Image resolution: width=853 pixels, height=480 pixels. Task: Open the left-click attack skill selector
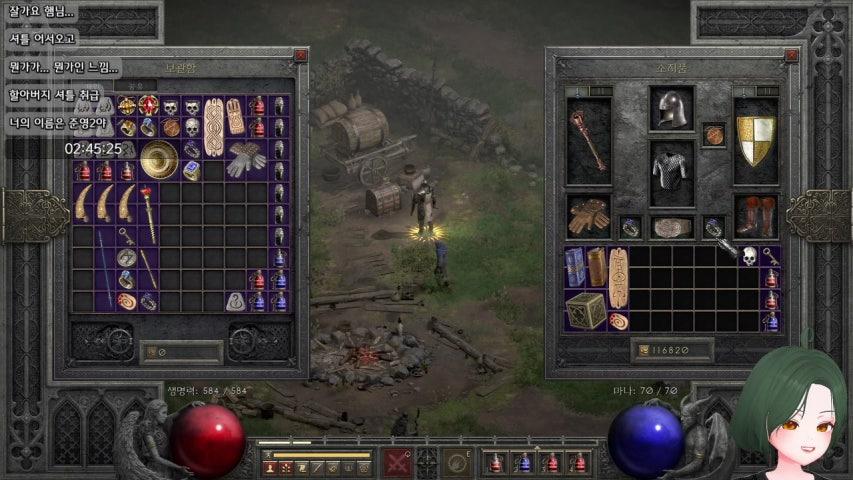[398, 463]
